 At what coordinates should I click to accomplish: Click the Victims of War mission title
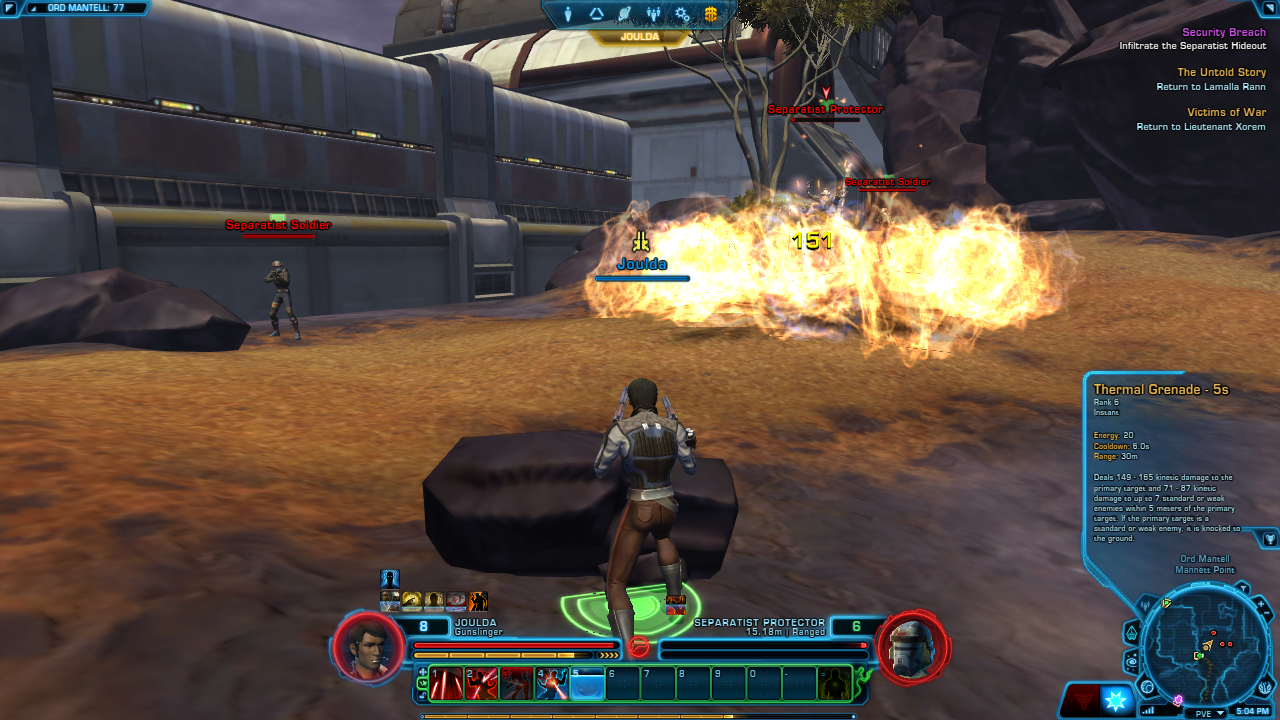point(1226,112)
